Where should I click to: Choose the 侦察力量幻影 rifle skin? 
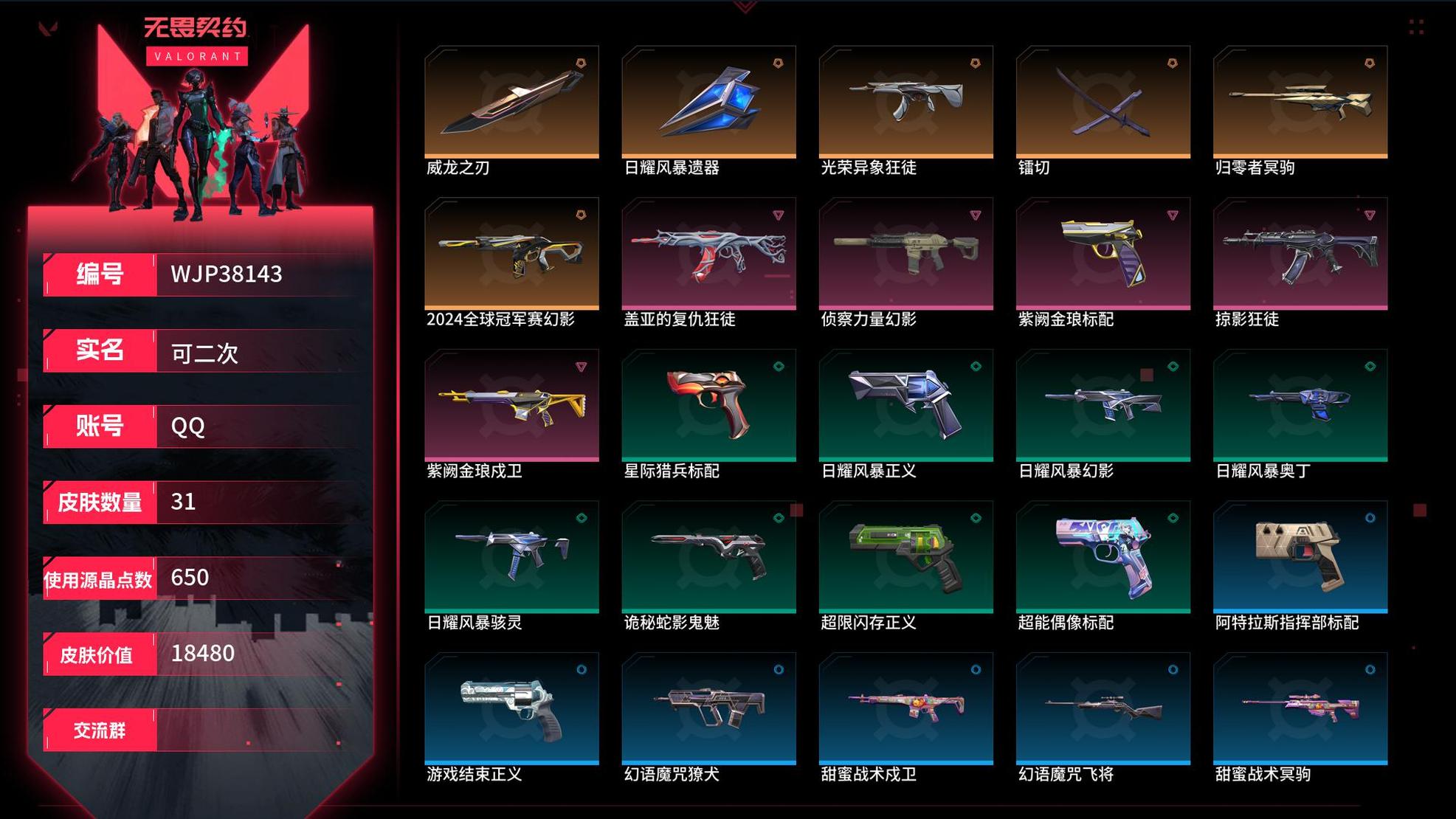point(905,253)
